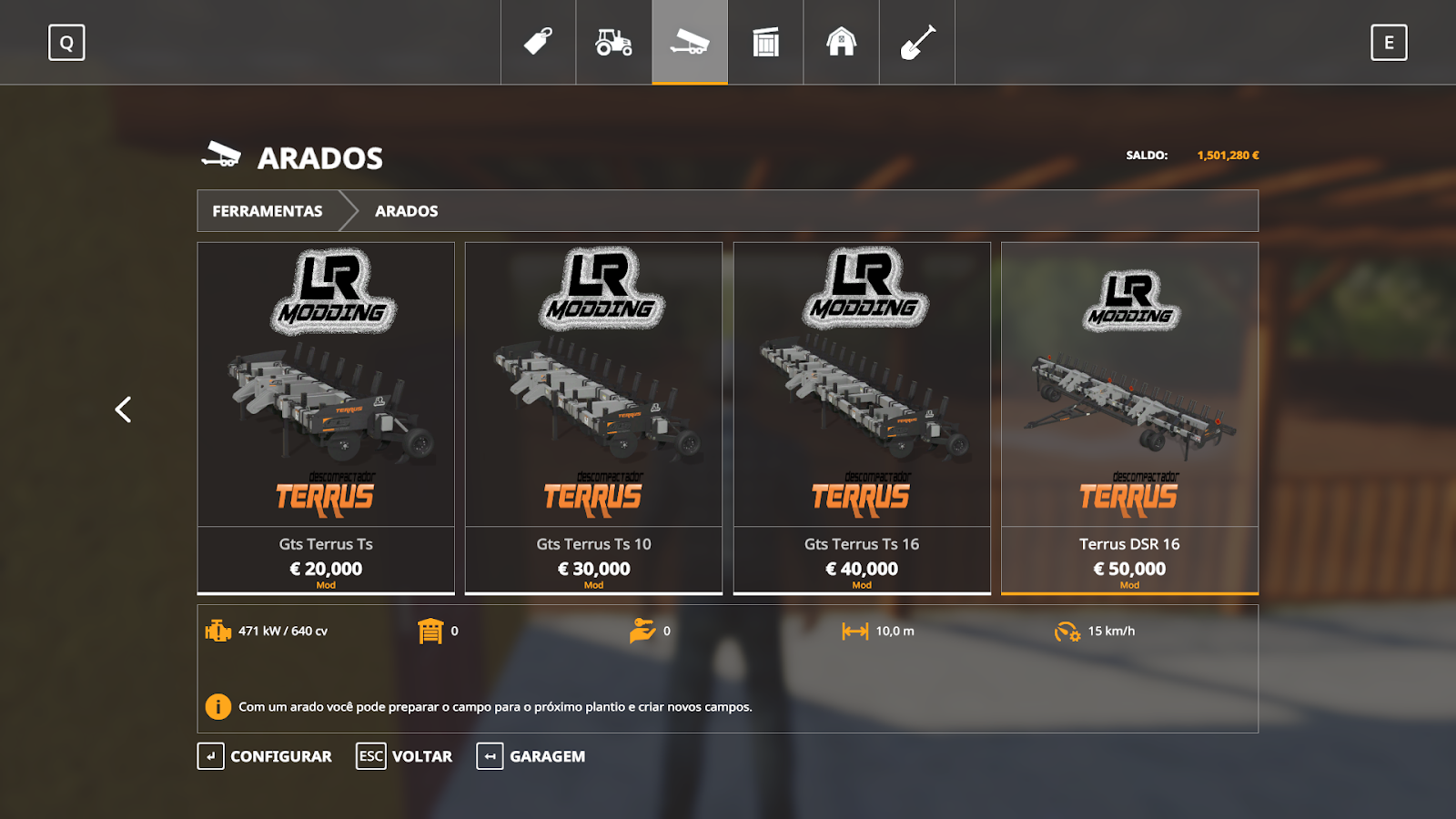
Task: Select the garage tools icon in top bar
Action: pos(764,41)
